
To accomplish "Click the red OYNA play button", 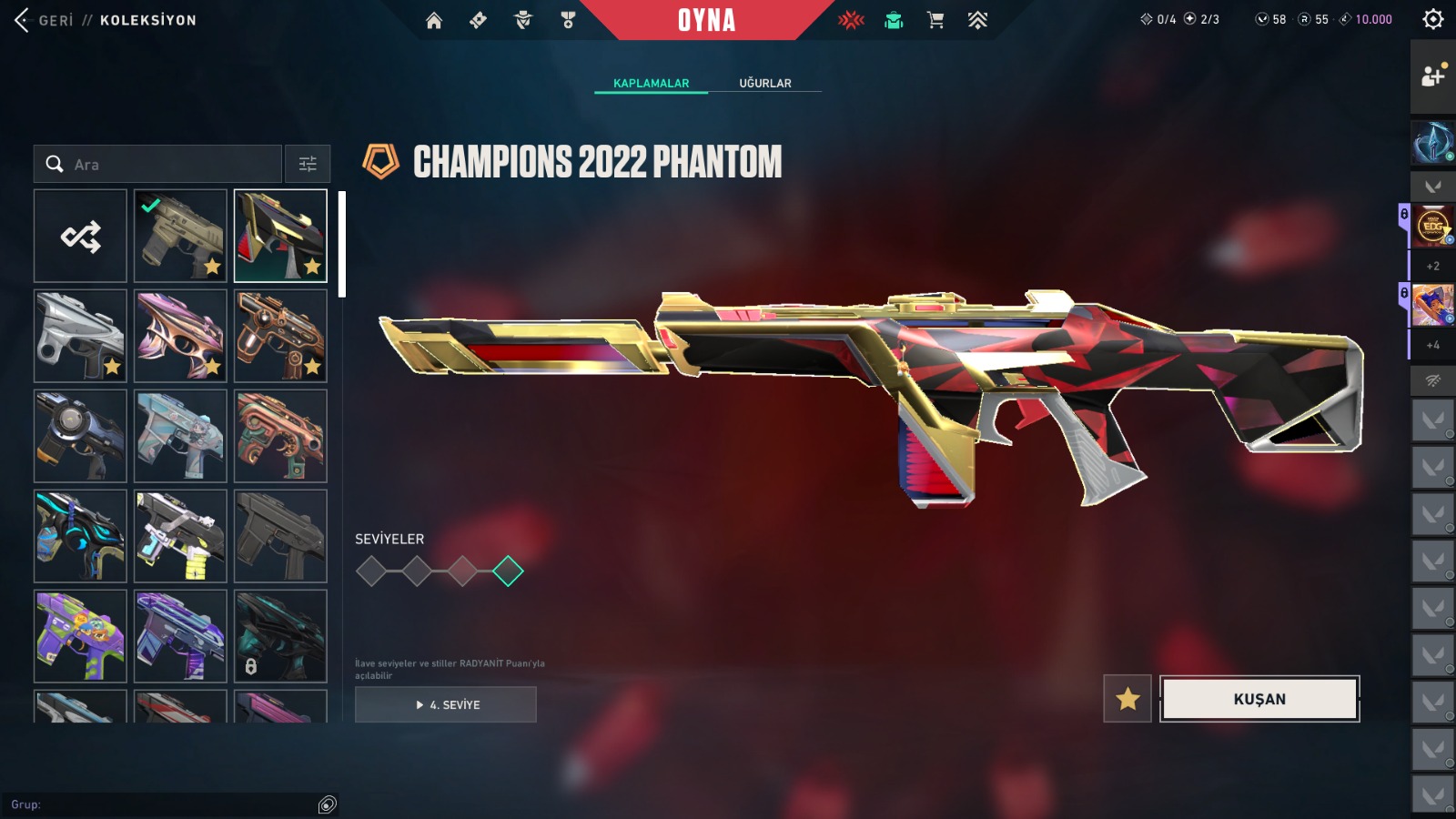I will (x=706, y=20).
